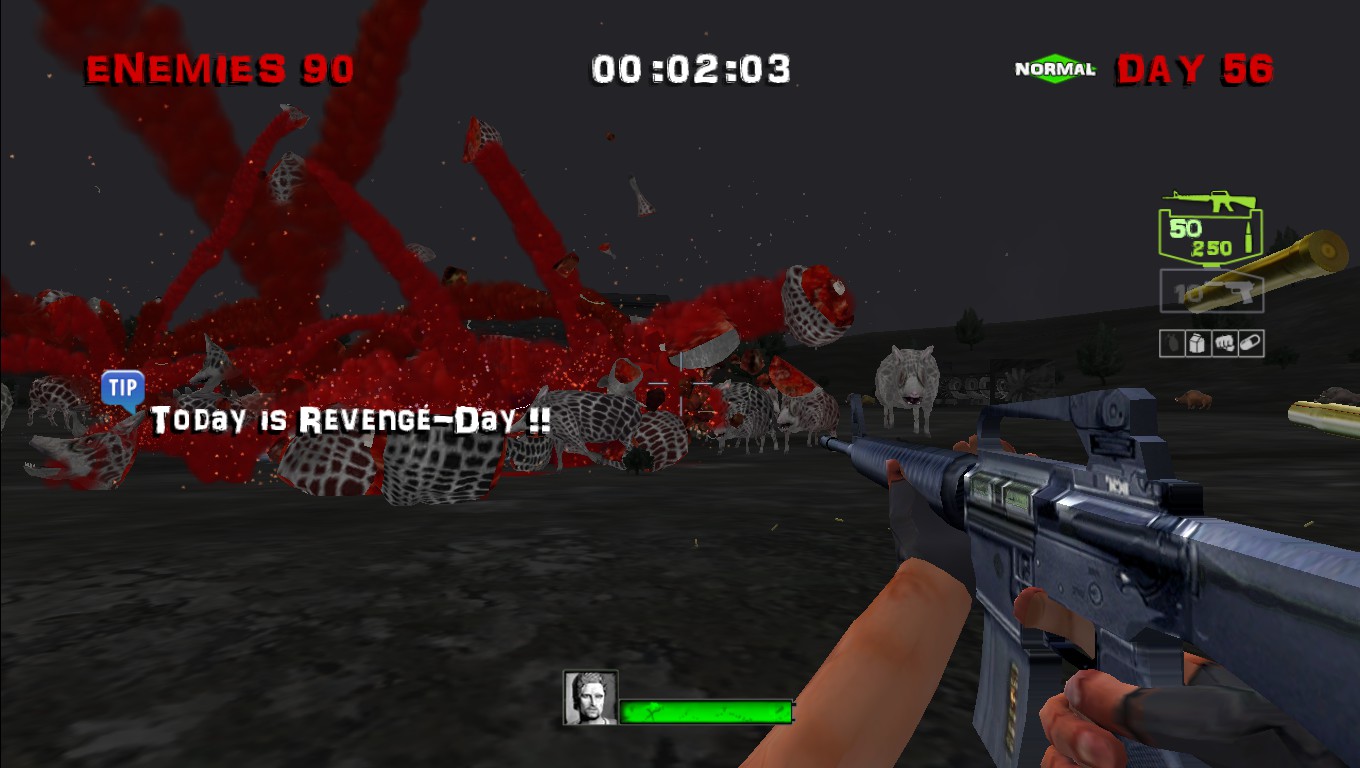This screenshot has width=1360, height=768.
Task: Toggle the fist slot selection
Action: (x=1223, y=343)
